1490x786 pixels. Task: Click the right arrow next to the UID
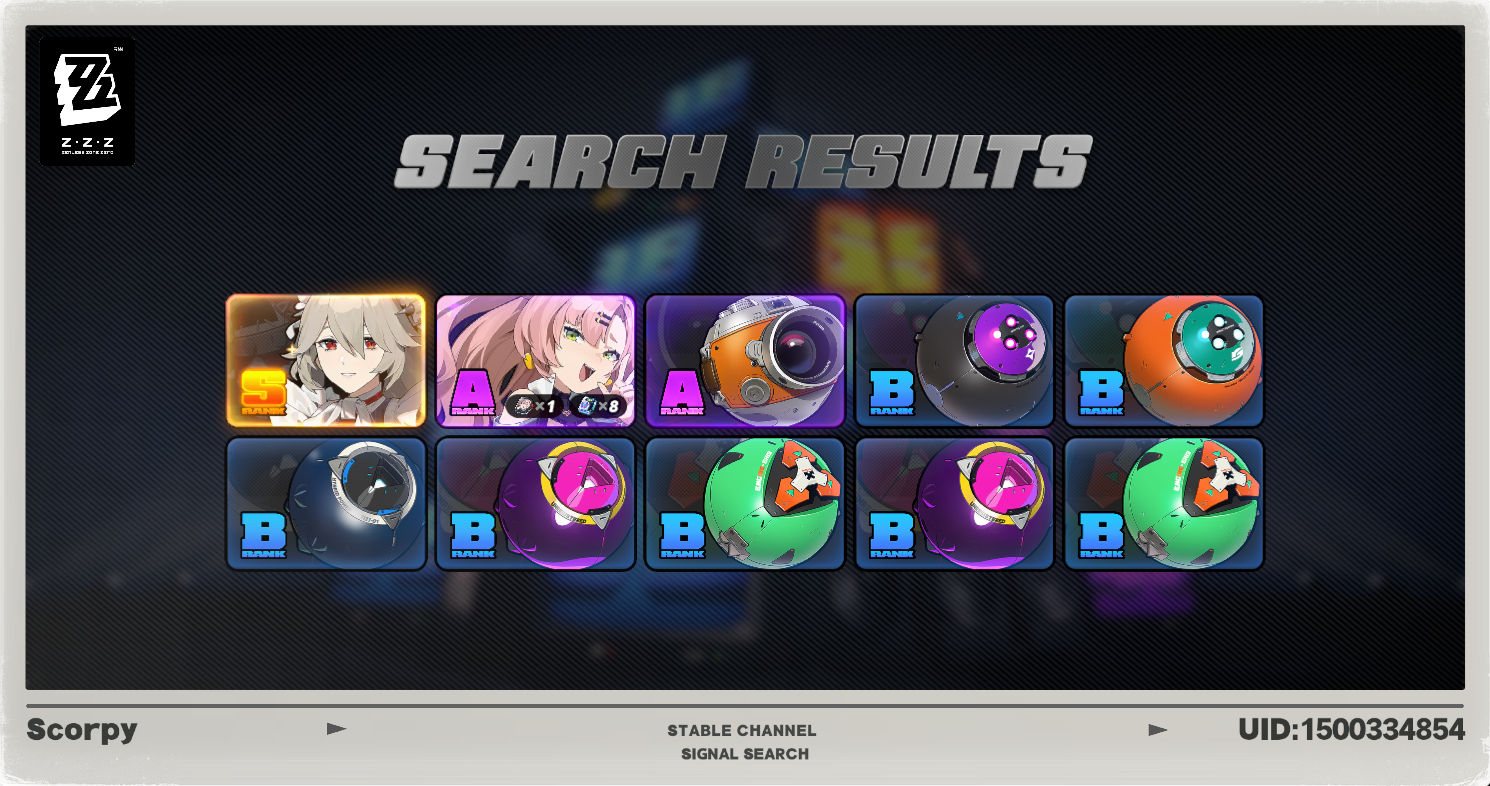pyautogui.click(x=1159, y=730)
